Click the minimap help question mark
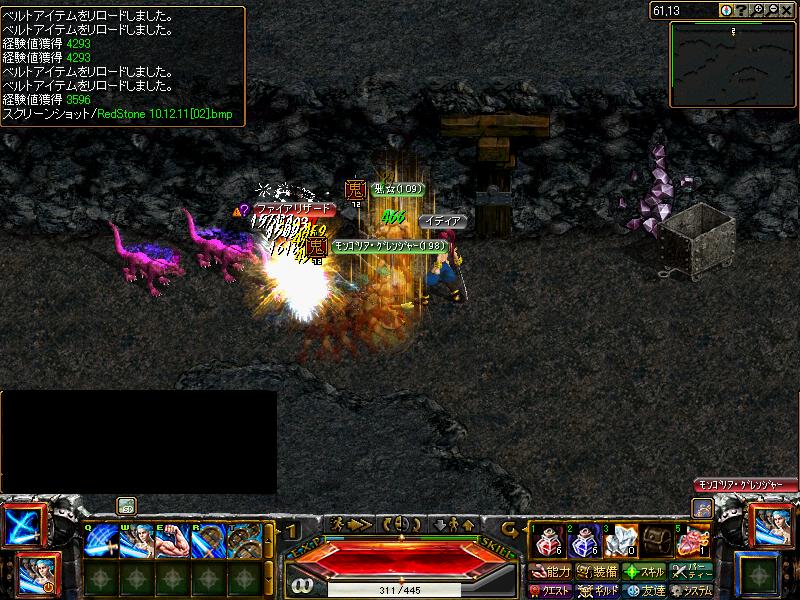Viewport: 800px width, 600px height. (x=741, y=10)
